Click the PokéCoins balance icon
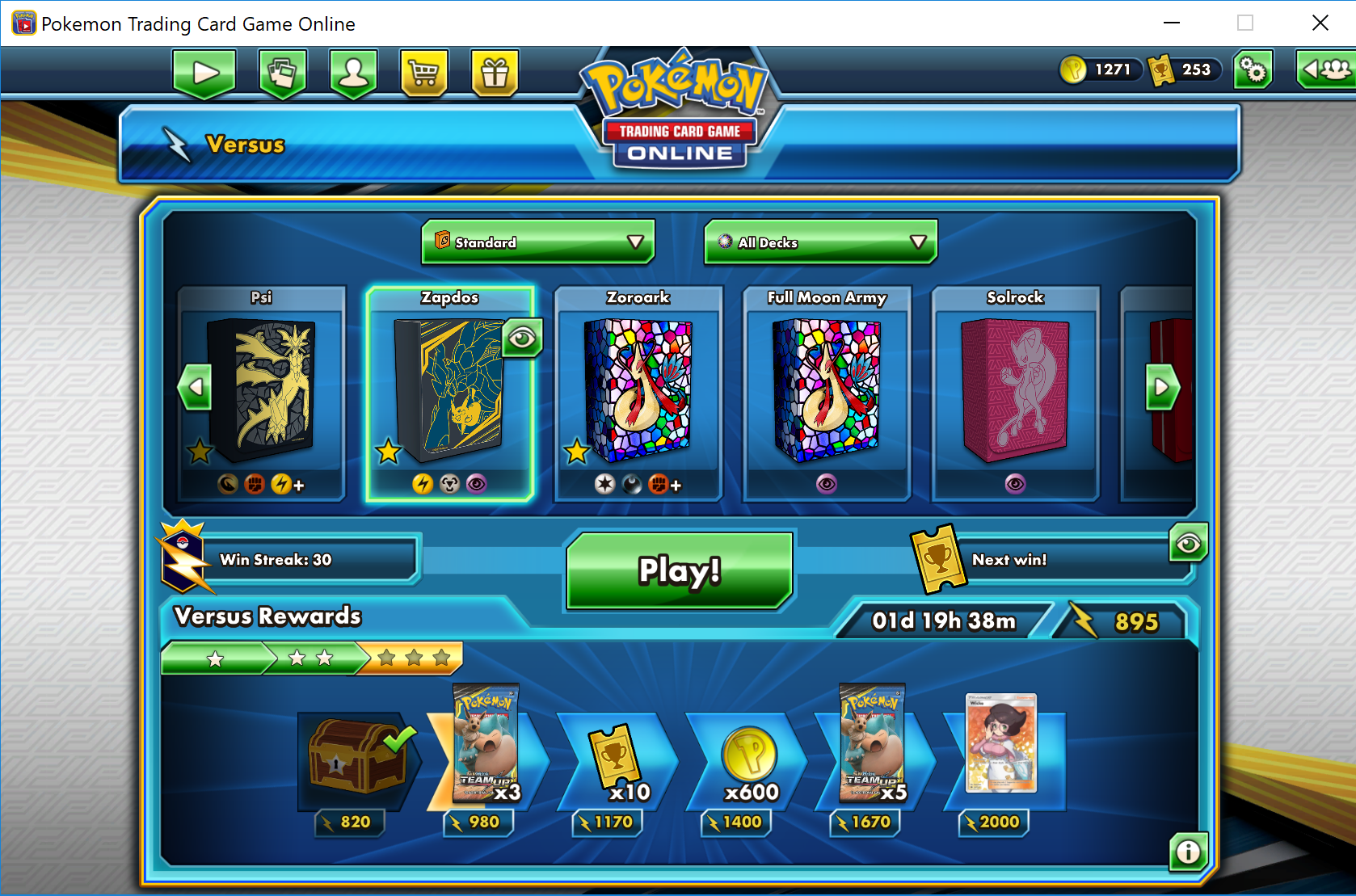This screenshot has height=896, width=1356. [1075, 70]
